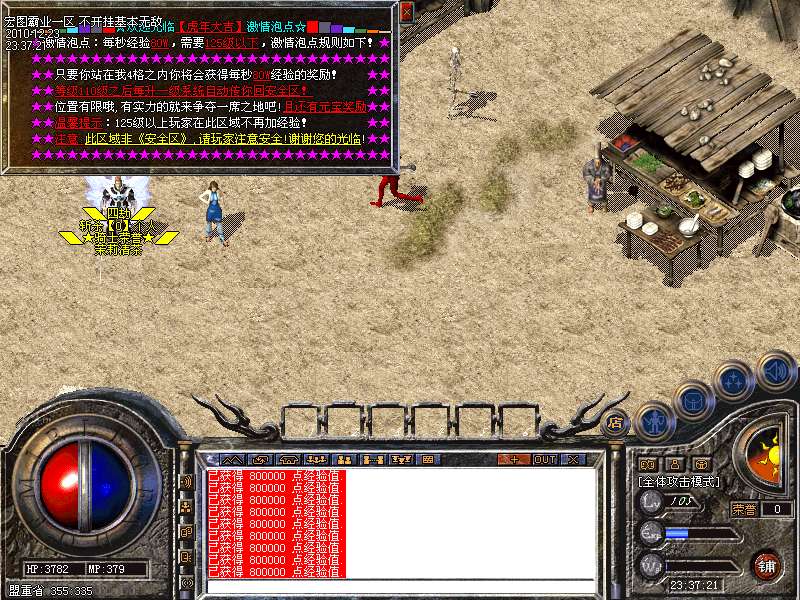800x600 pixels.
Task: Open the Lv level orb button
Action: click(652, 500)
